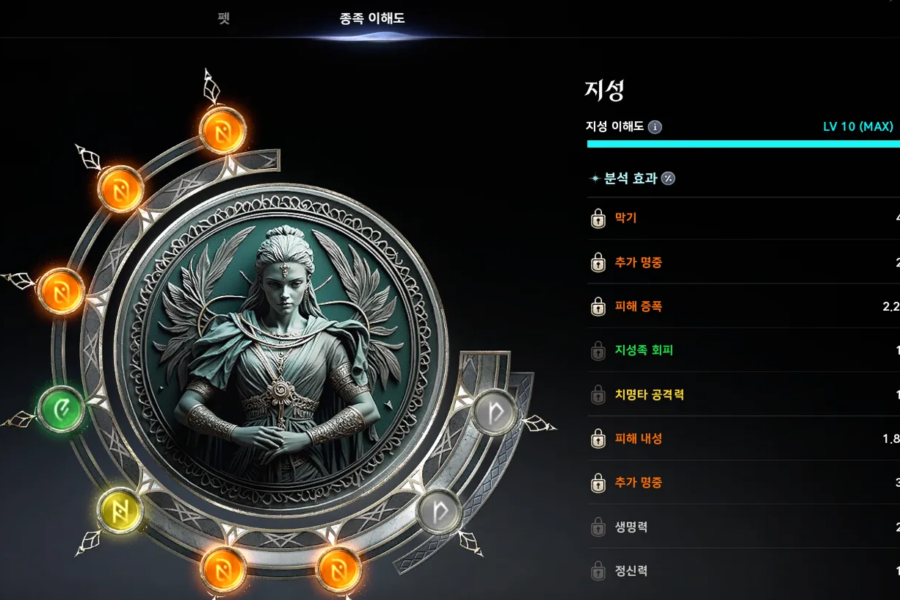
Task: Pick the 피해 내성 effect row
Action: (740, 438)
